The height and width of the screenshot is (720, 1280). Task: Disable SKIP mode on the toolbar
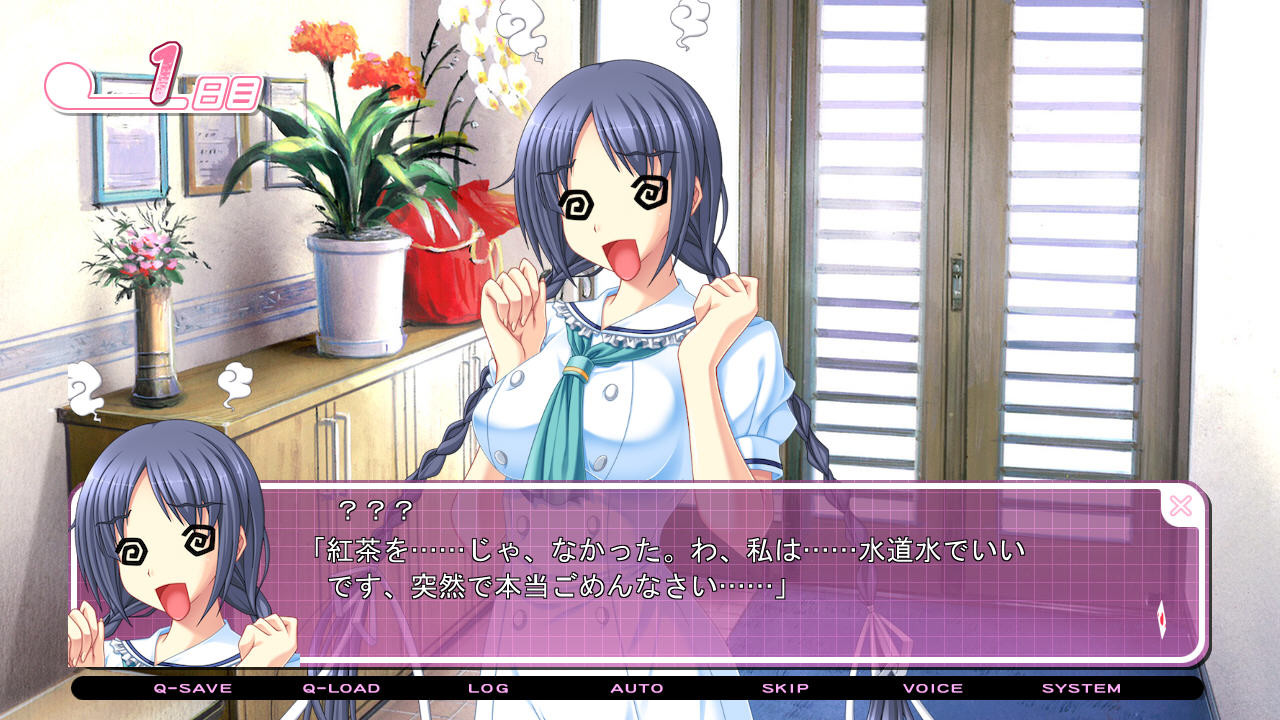pos(786,689)
